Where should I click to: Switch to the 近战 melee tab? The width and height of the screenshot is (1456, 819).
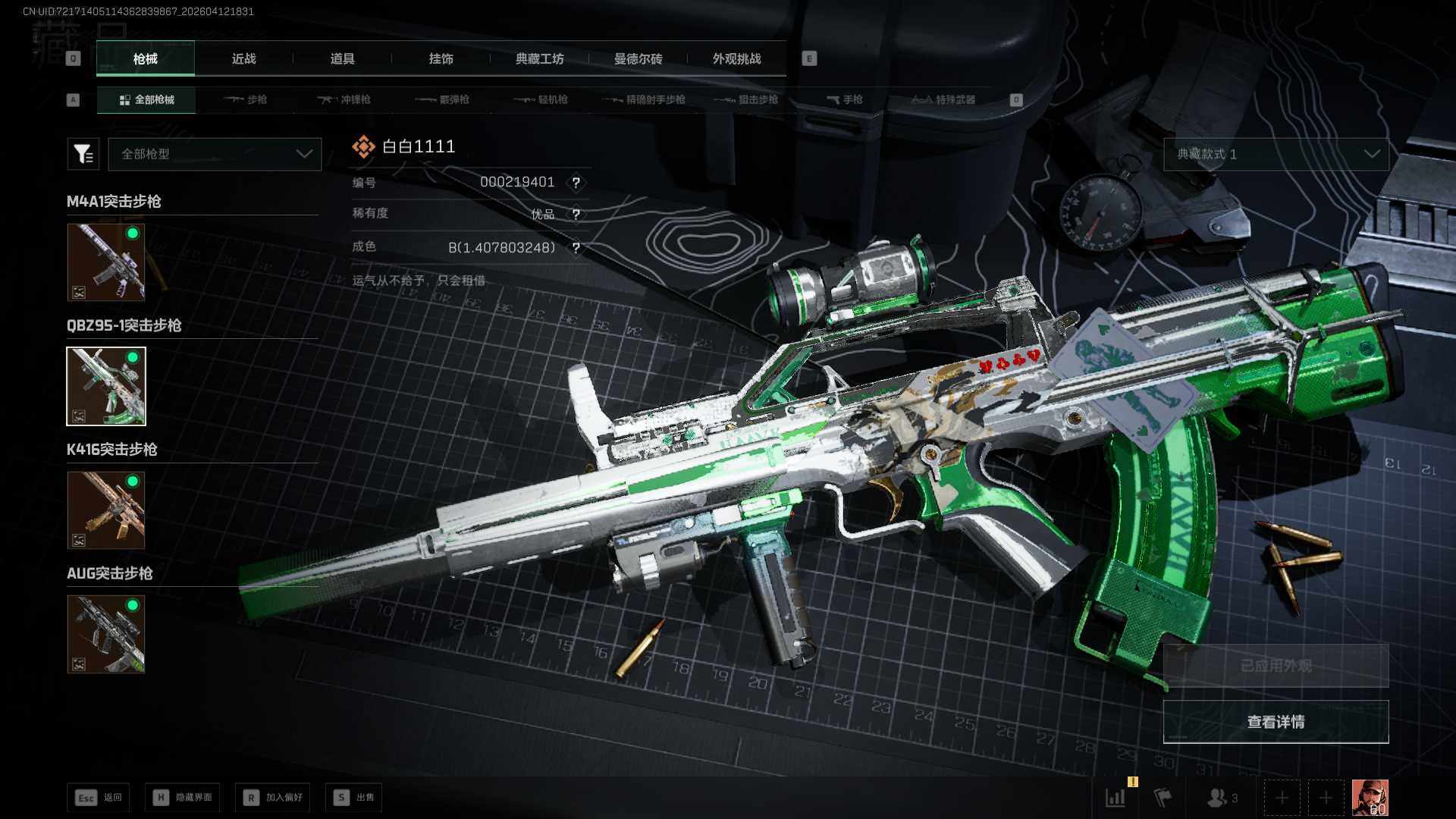(243, 58)
